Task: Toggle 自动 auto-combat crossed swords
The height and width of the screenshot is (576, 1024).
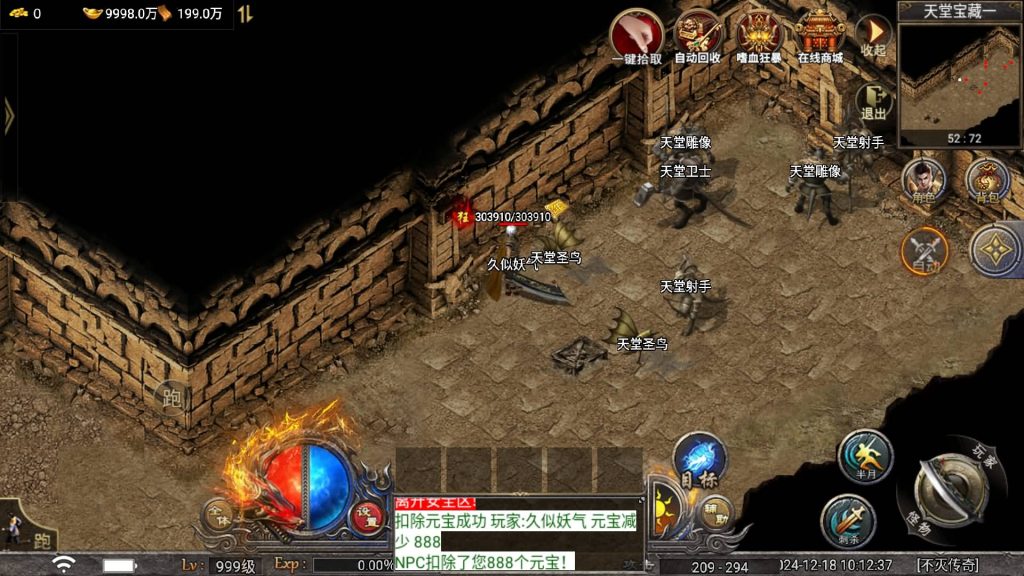Action: 925,250
